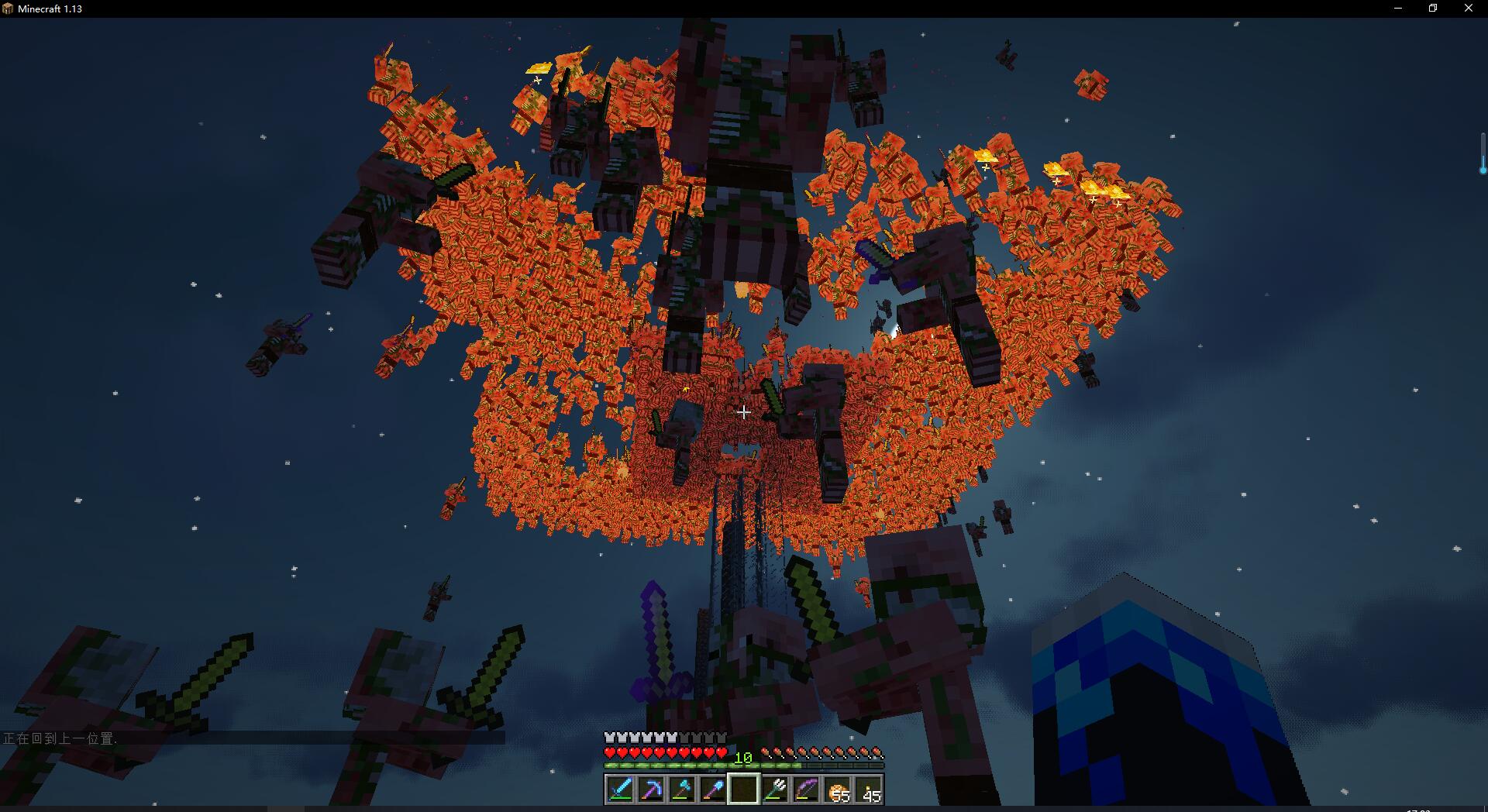Pick the diamond shovel hotbar slot
The image size is (1488, 812).
tap(713, 790)
